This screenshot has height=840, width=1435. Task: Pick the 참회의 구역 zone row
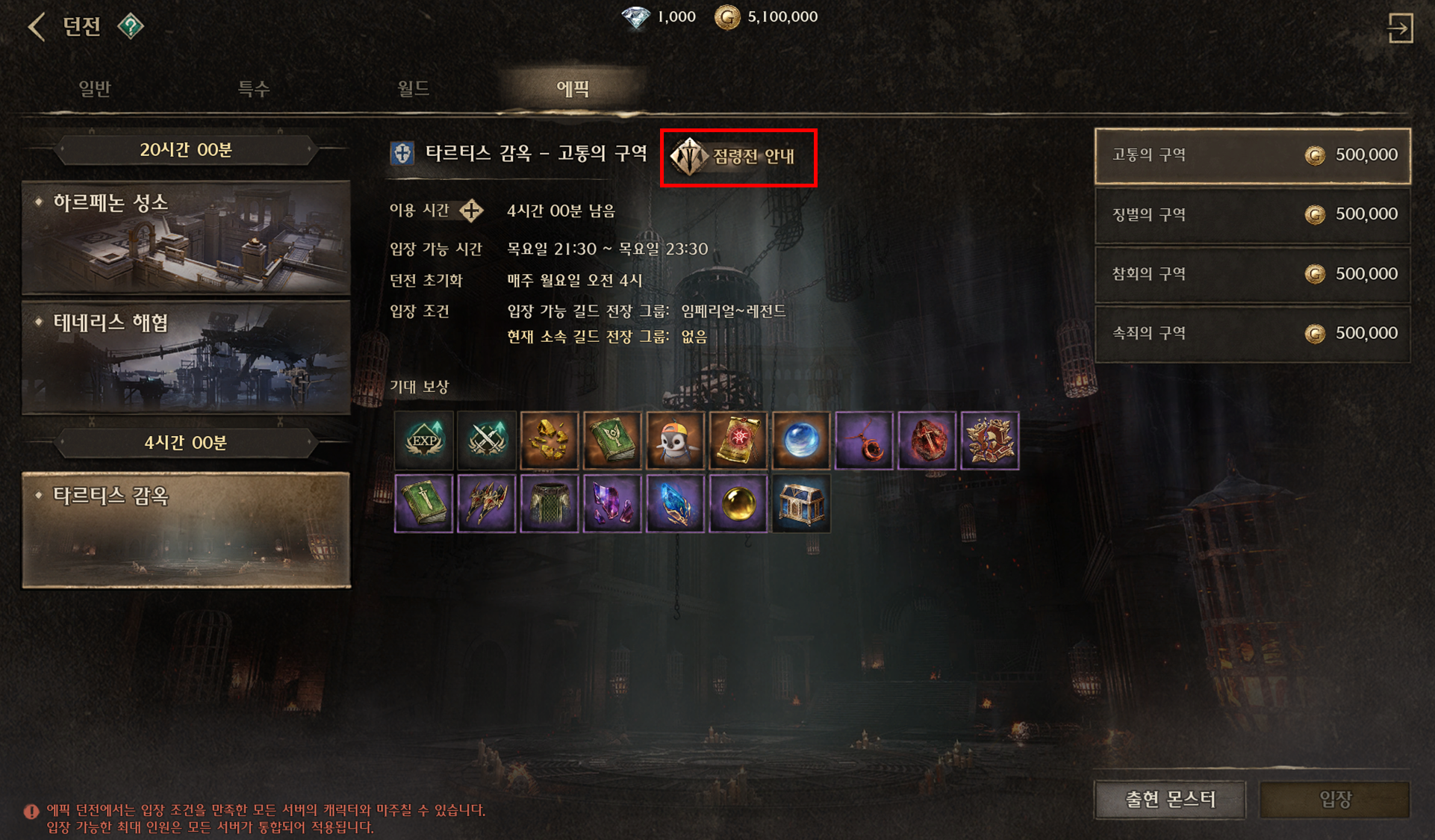[1252, 274]
